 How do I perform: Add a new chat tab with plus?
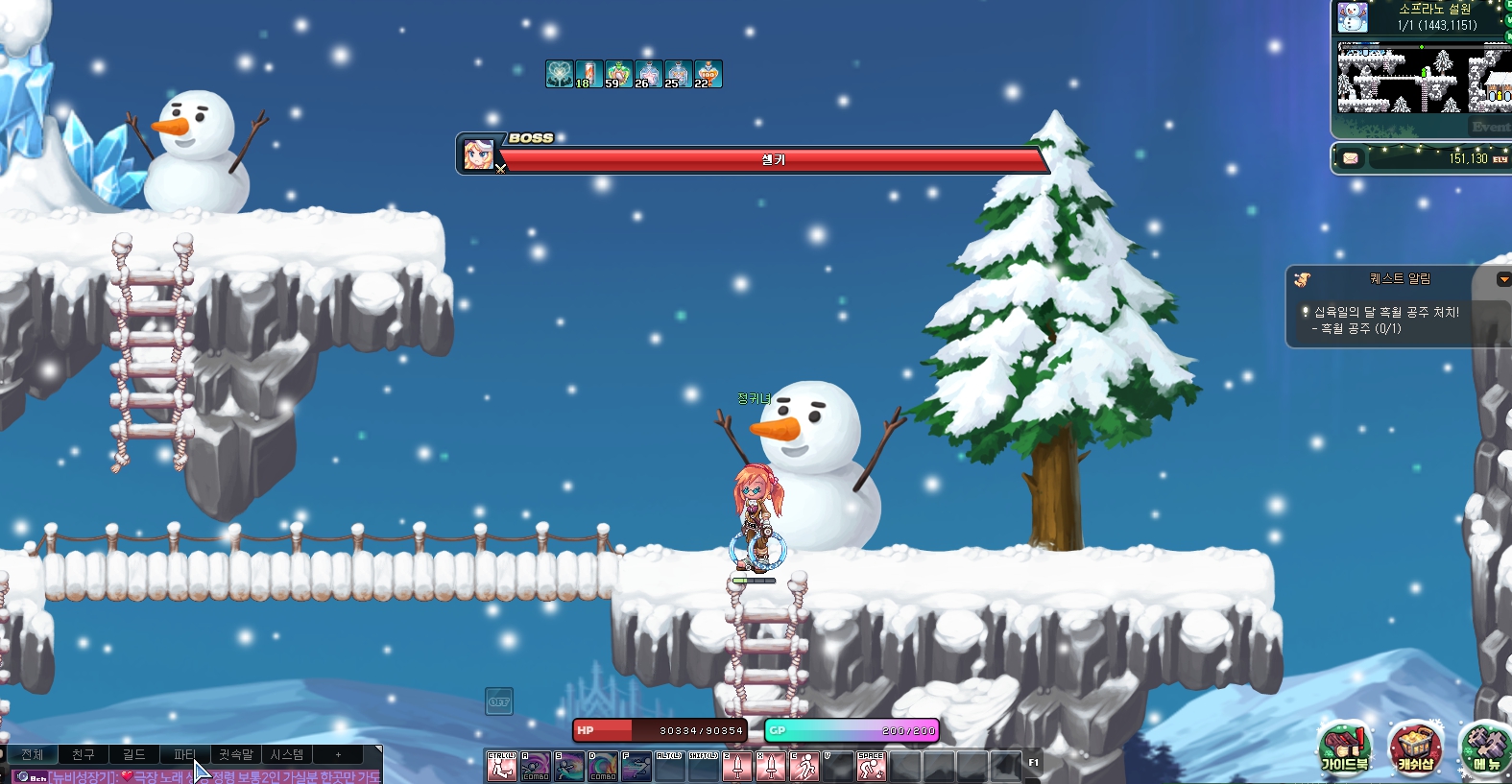coord(338,755)
